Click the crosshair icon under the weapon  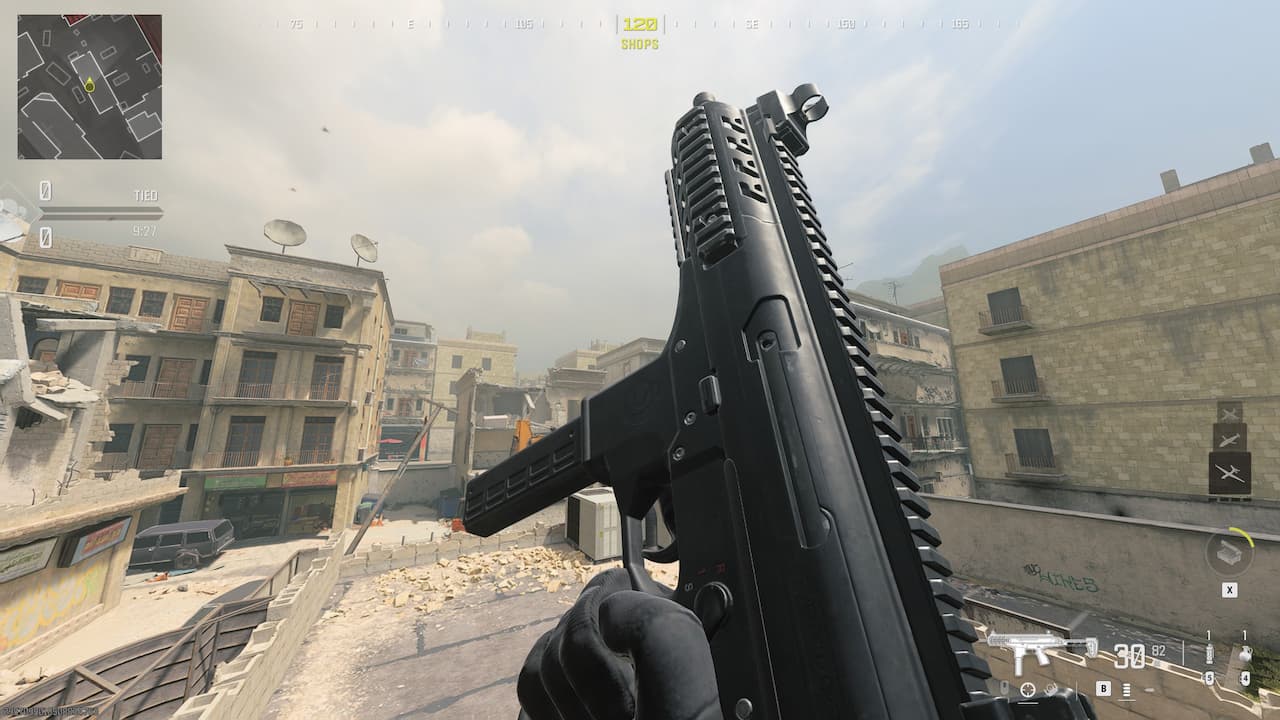[1028, 690]
